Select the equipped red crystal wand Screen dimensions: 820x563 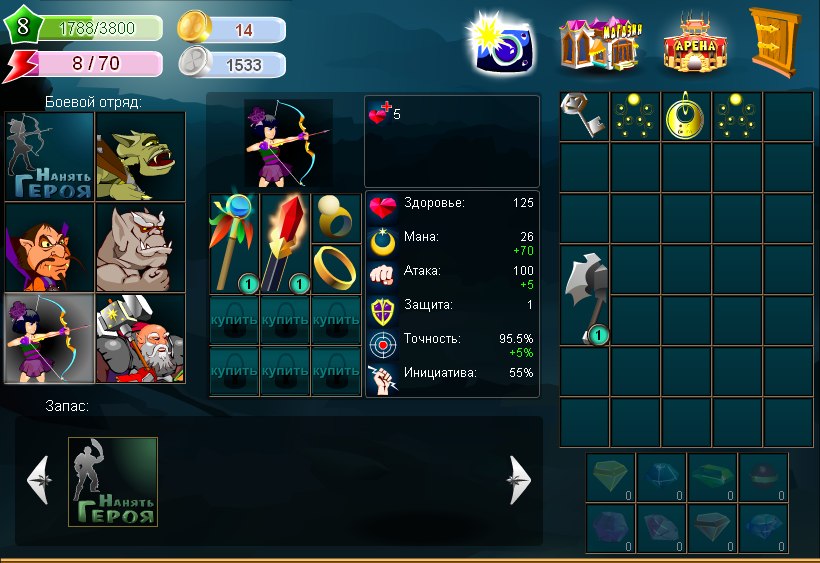click(285, 244)
